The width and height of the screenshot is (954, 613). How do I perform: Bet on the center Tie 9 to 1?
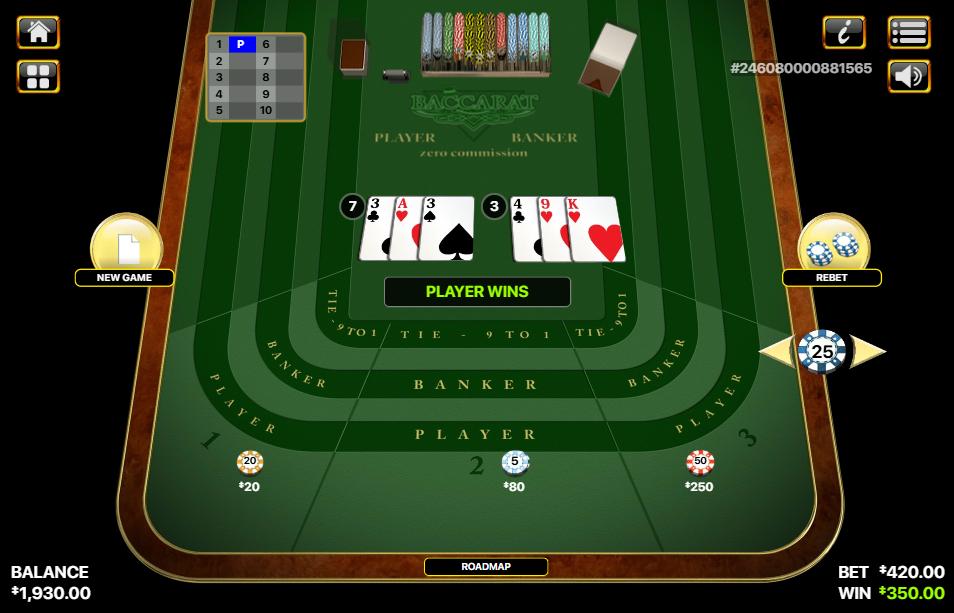[x=476, y=335]
